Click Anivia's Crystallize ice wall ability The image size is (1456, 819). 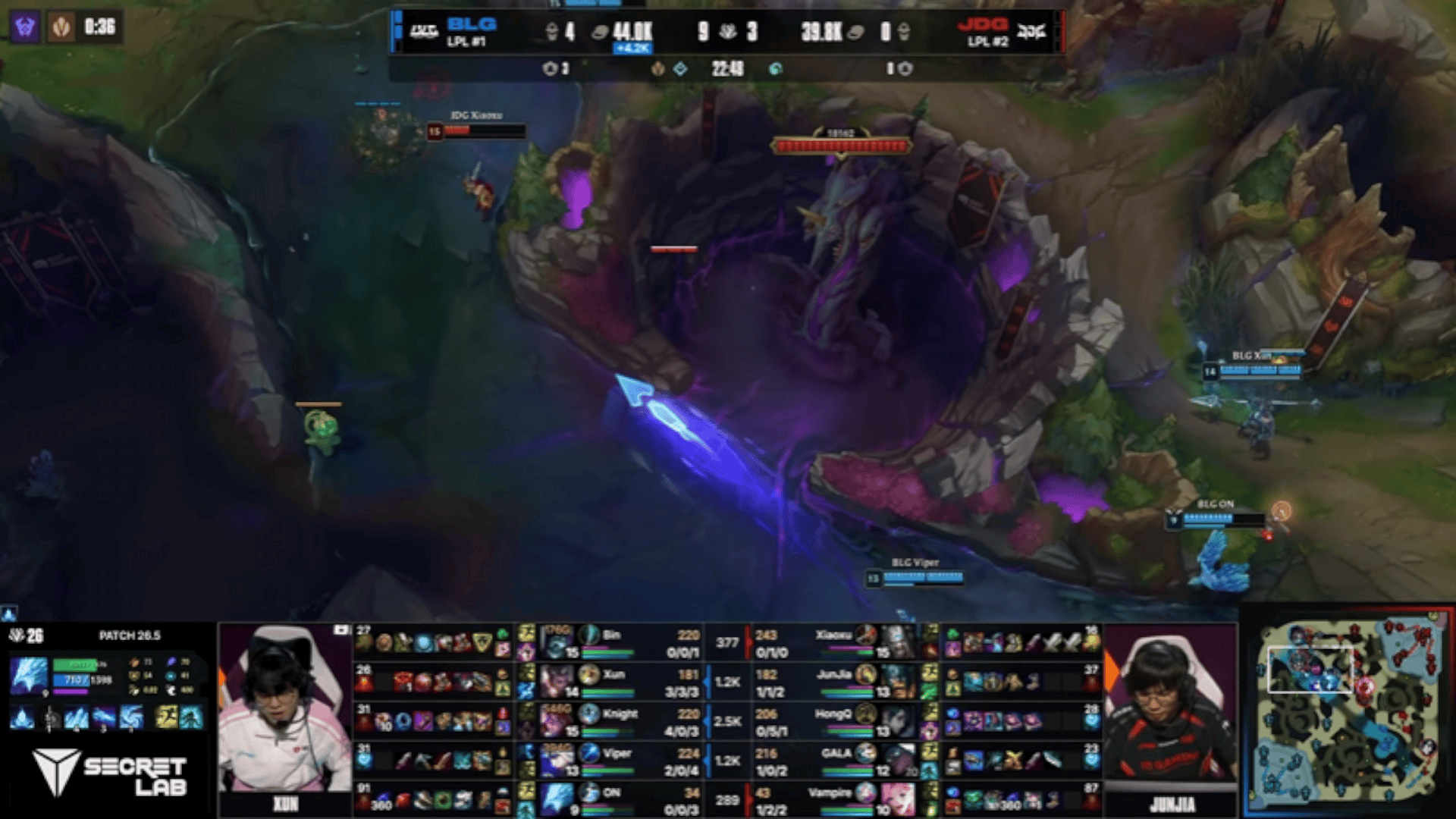[76, 717]
